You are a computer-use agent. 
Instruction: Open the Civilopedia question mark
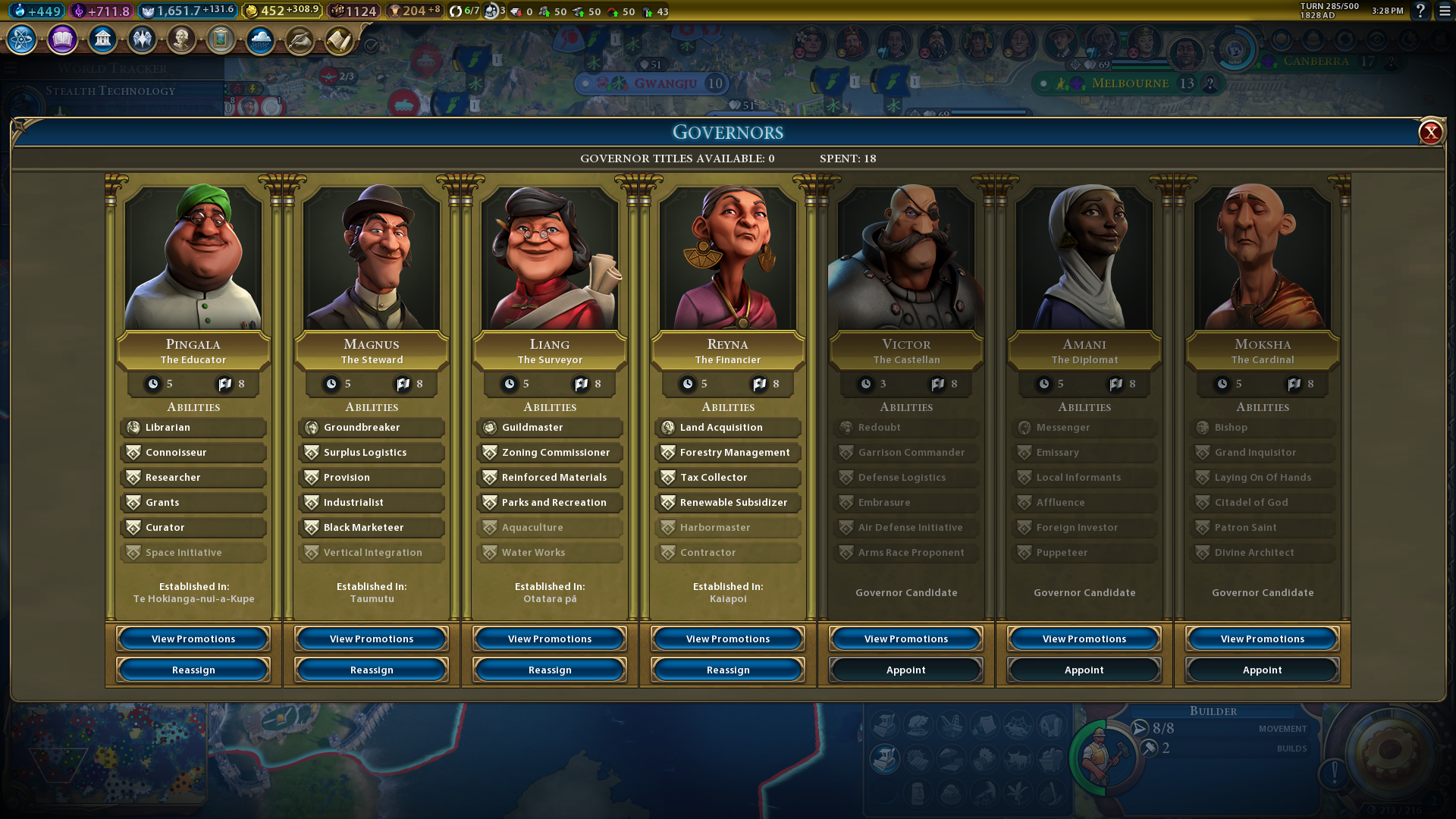tap(1420, 11)
